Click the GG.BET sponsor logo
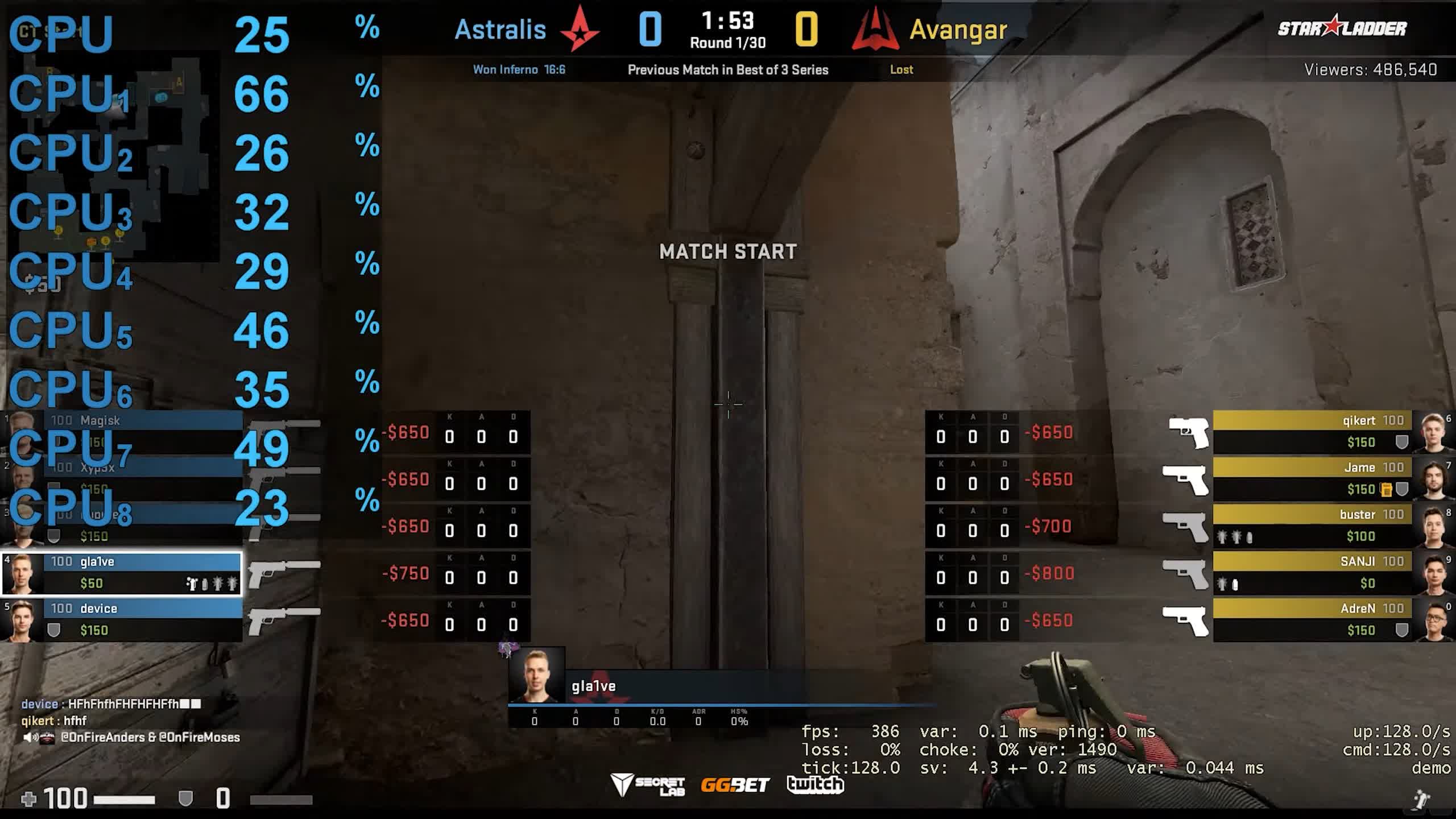The image size is (1456, 819). pyautogui.click(x=735, y=785)
